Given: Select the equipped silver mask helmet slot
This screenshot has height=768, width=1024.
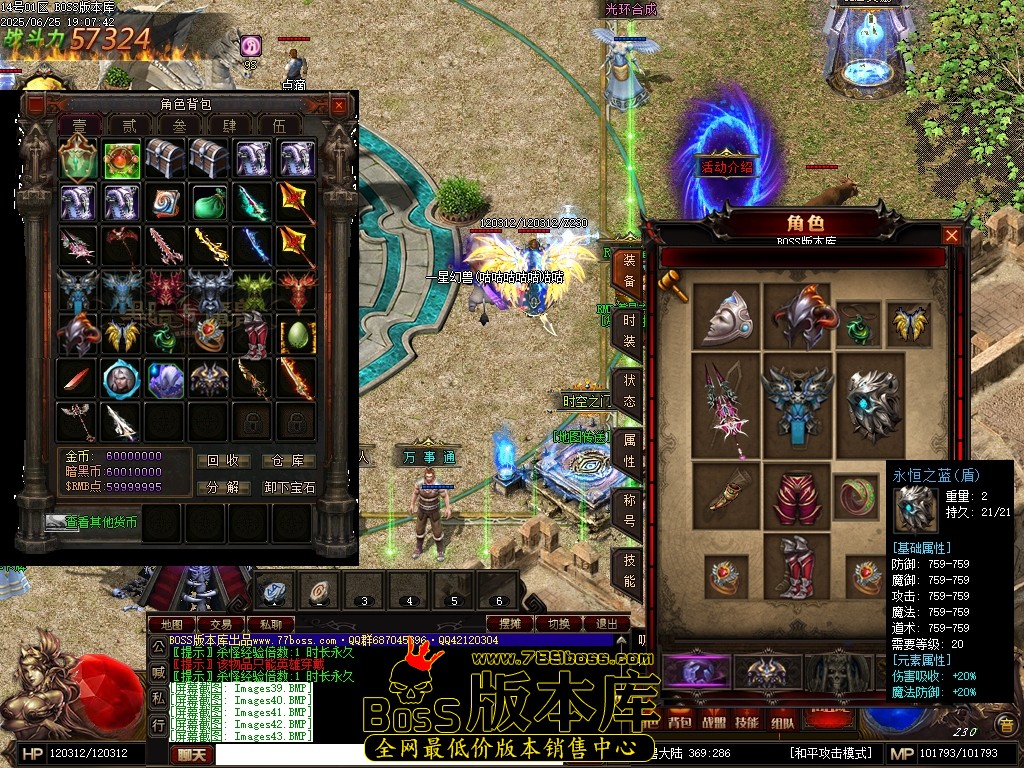Looking at the screenshot, I should [x=726, y=317].
